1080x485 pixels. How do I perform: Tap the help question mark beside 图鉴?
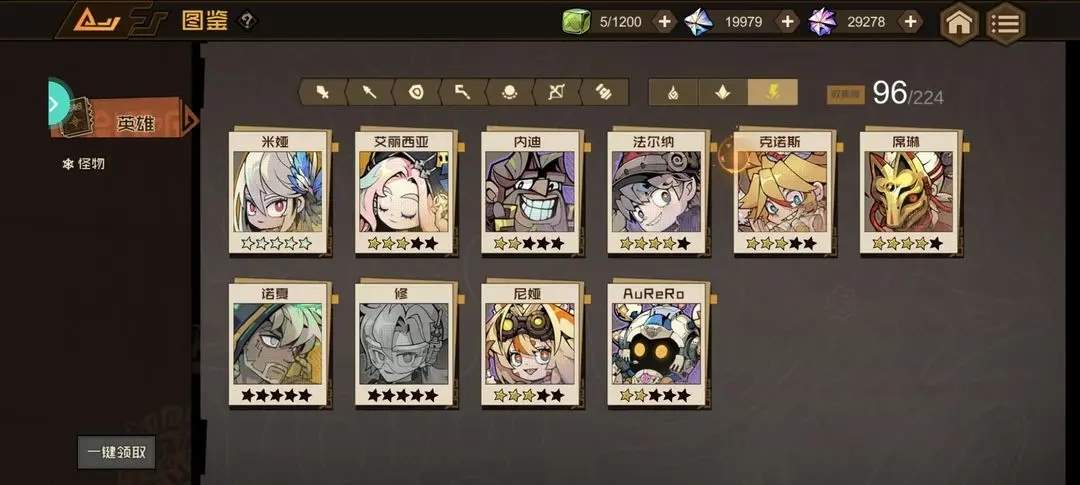coord(247,21)
